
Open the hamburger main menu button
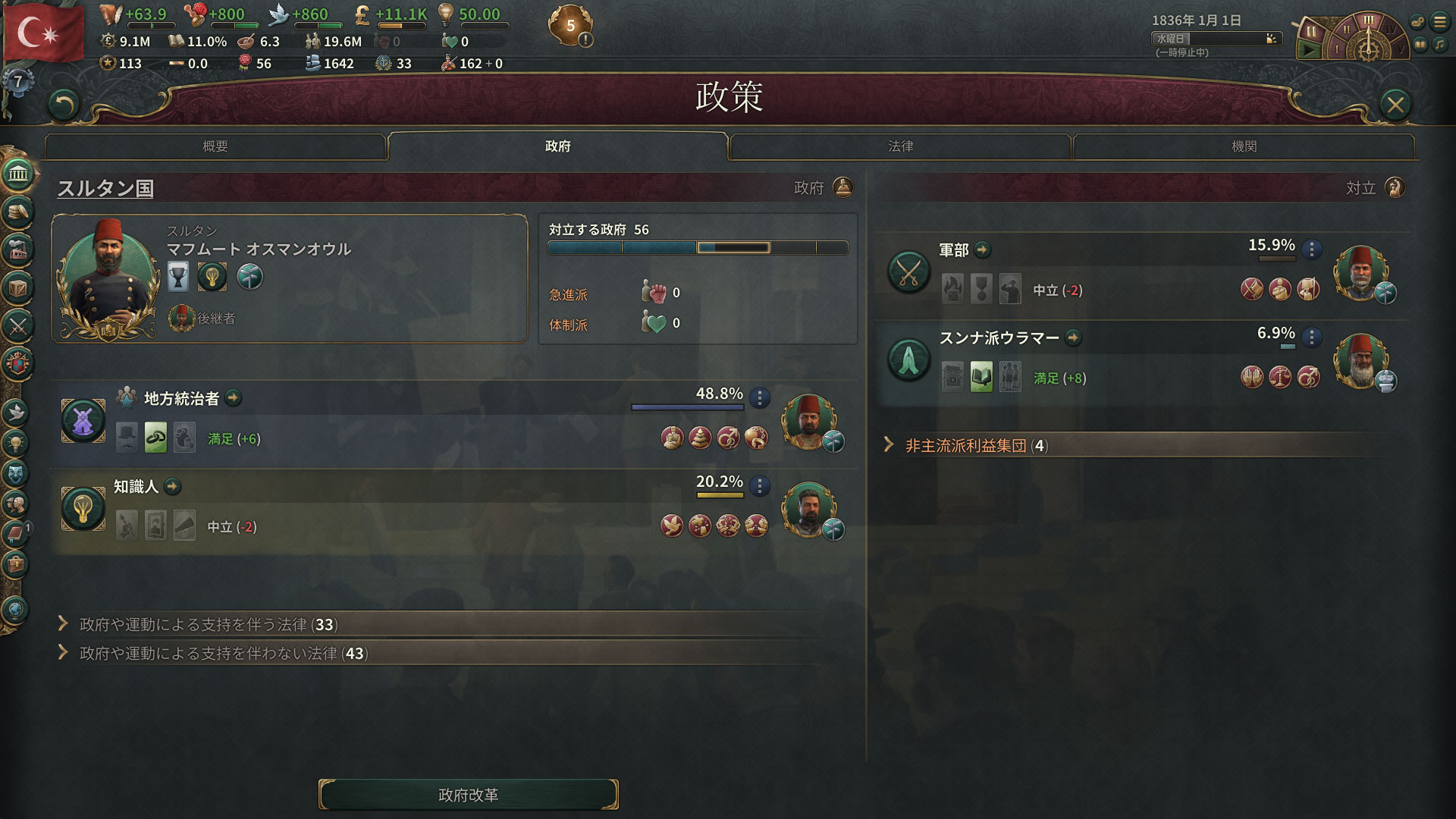click(x=1439, y=22)
